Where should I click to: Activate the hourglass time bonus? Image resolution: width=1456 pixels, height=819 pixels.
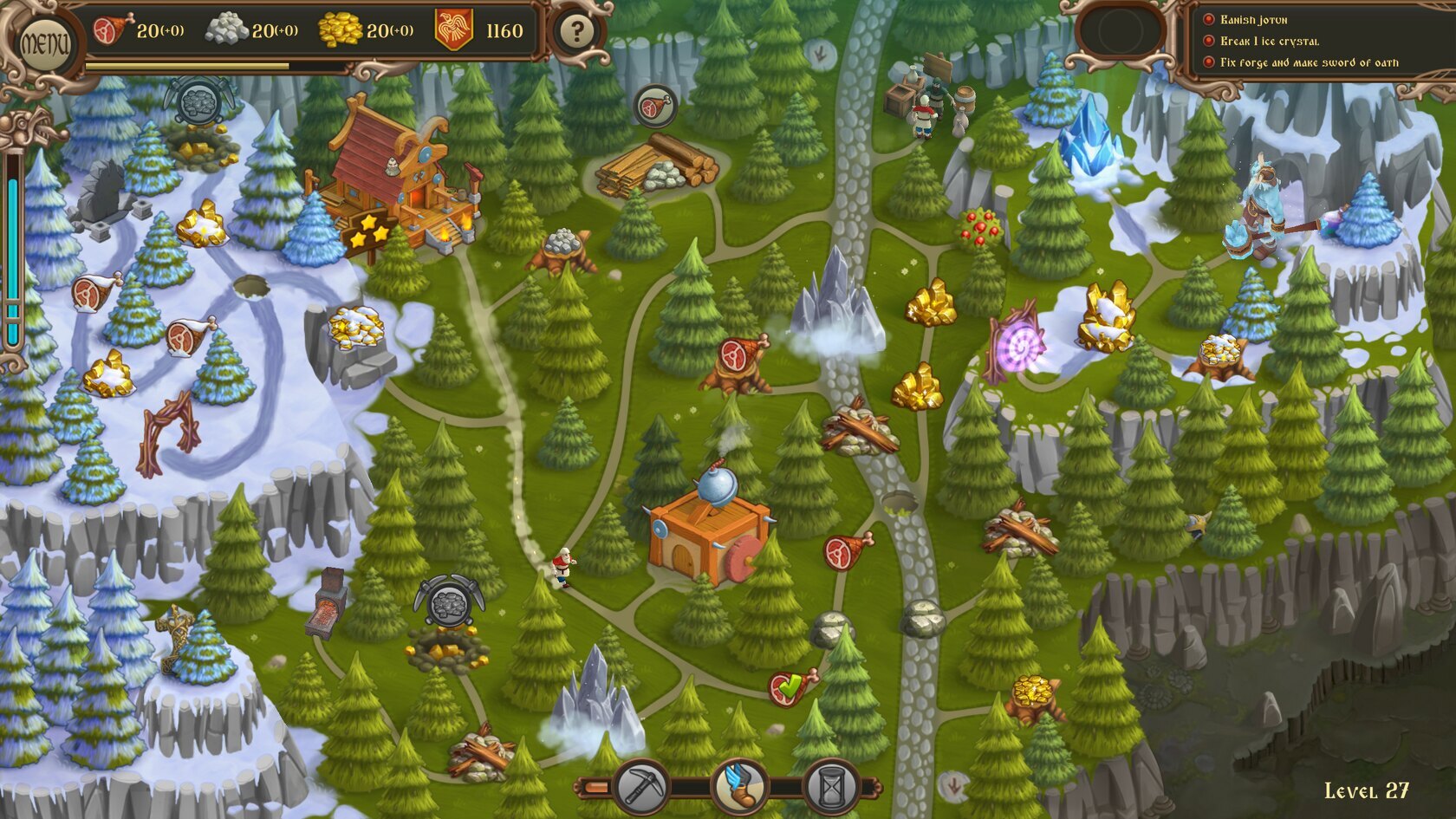point(832,787)
